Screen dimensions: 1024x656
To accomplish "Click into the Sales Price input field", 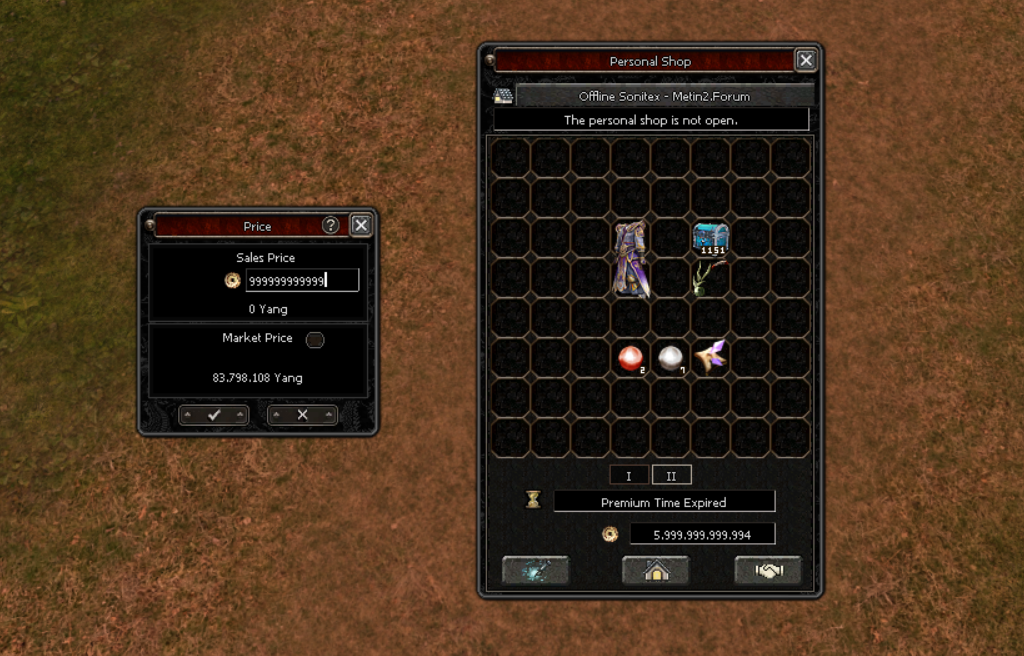I will pyautogui.click(x=302, y=281).
